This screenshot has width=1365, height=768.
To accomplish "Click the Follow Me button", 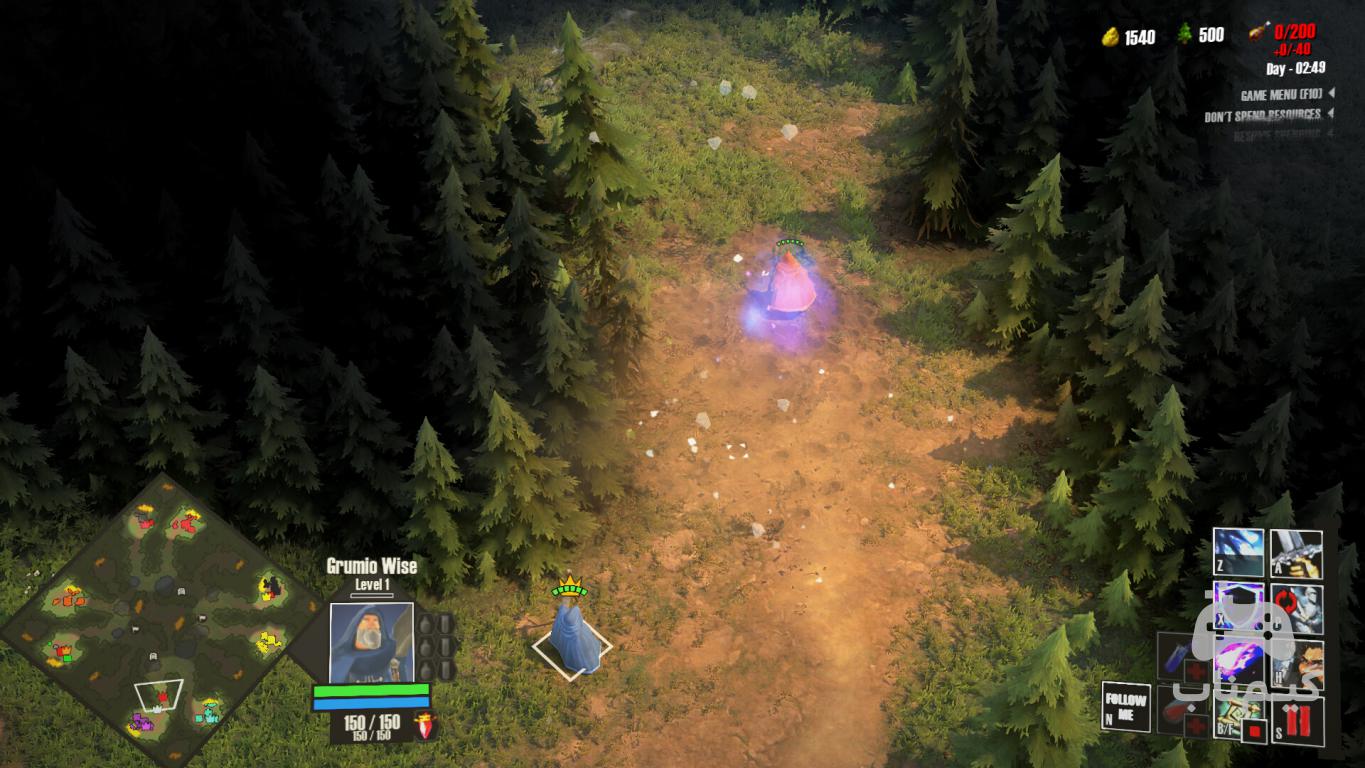I will pyautogui.click(x=1125, y=705).
